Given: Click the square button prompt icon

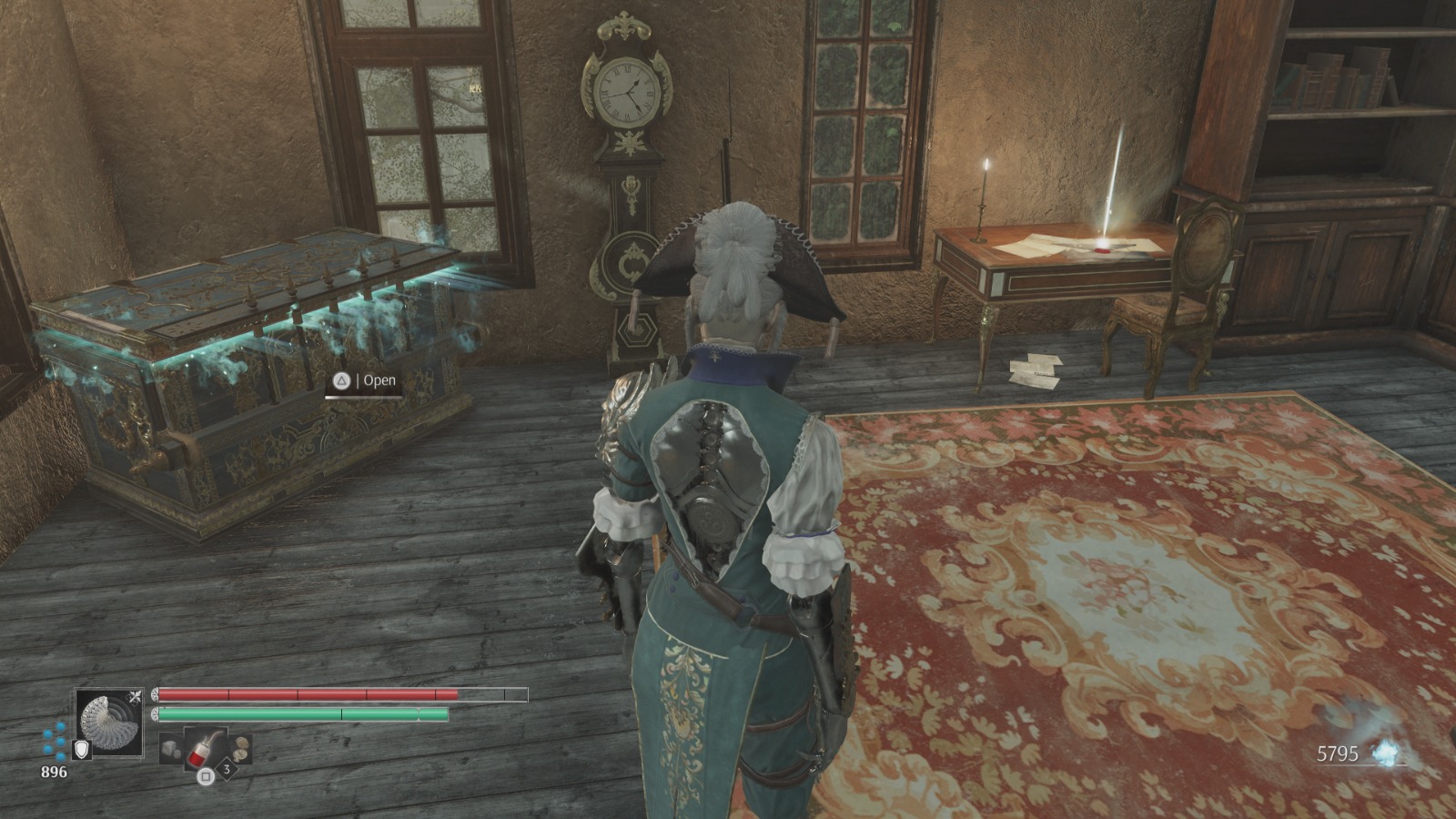Looking at the screenshot, I should pos(206,775).
